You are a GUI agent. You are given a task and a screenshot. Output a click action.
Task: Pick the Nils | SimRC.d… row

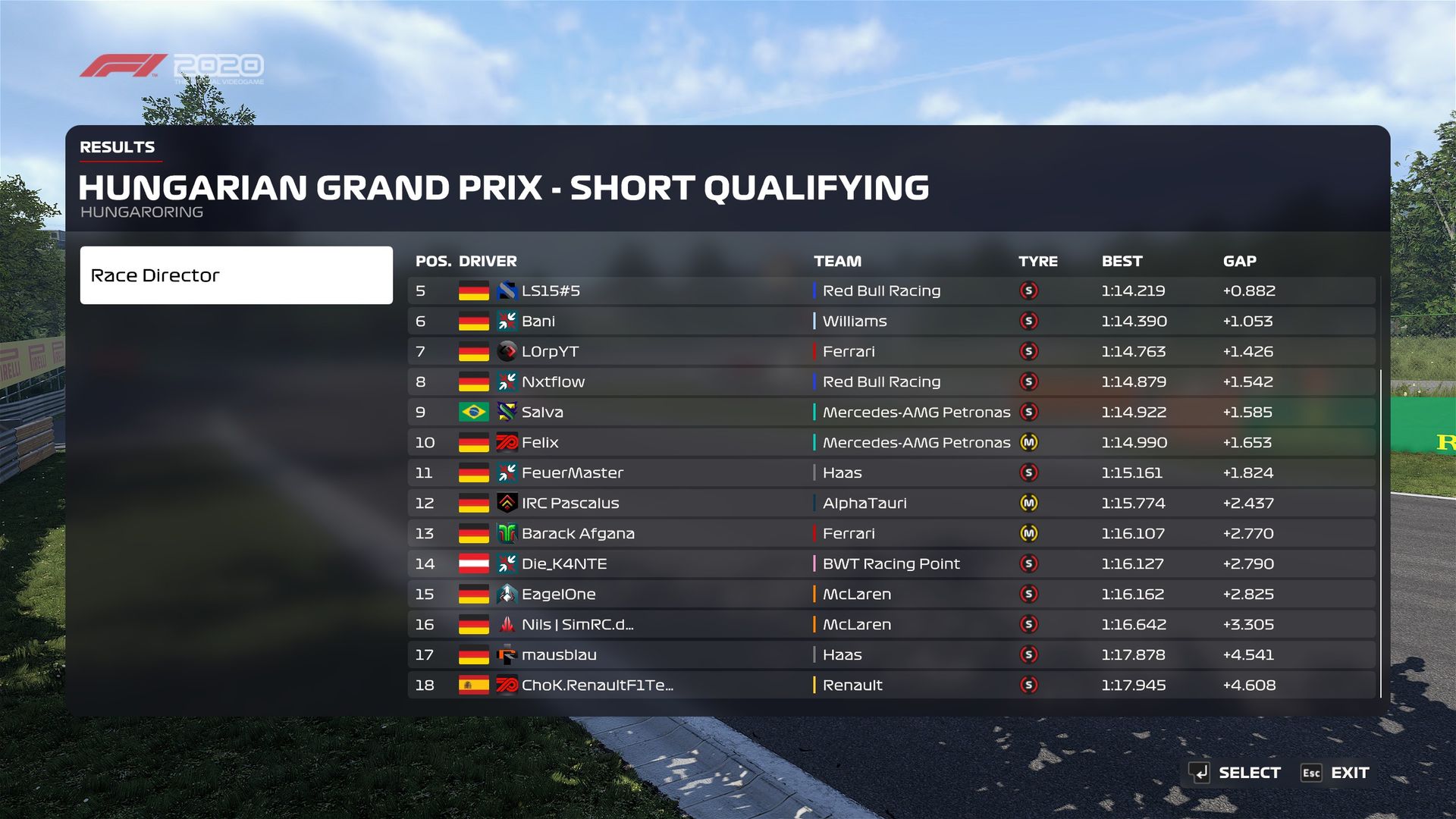(x=890, y=624)
